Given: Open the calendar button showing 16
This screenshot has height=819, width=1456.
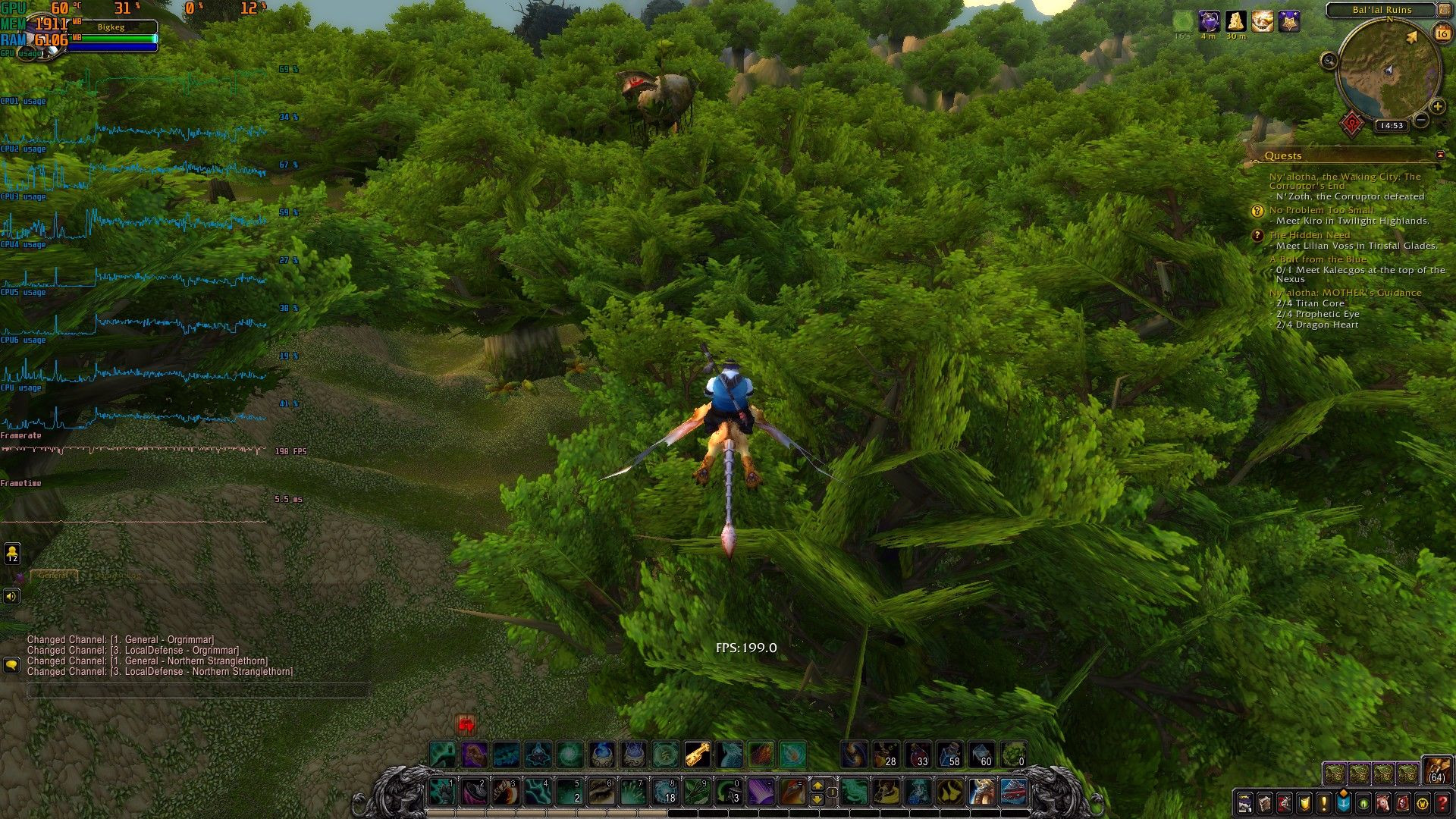Looking at the screenshot, I should pos(1442,33).
